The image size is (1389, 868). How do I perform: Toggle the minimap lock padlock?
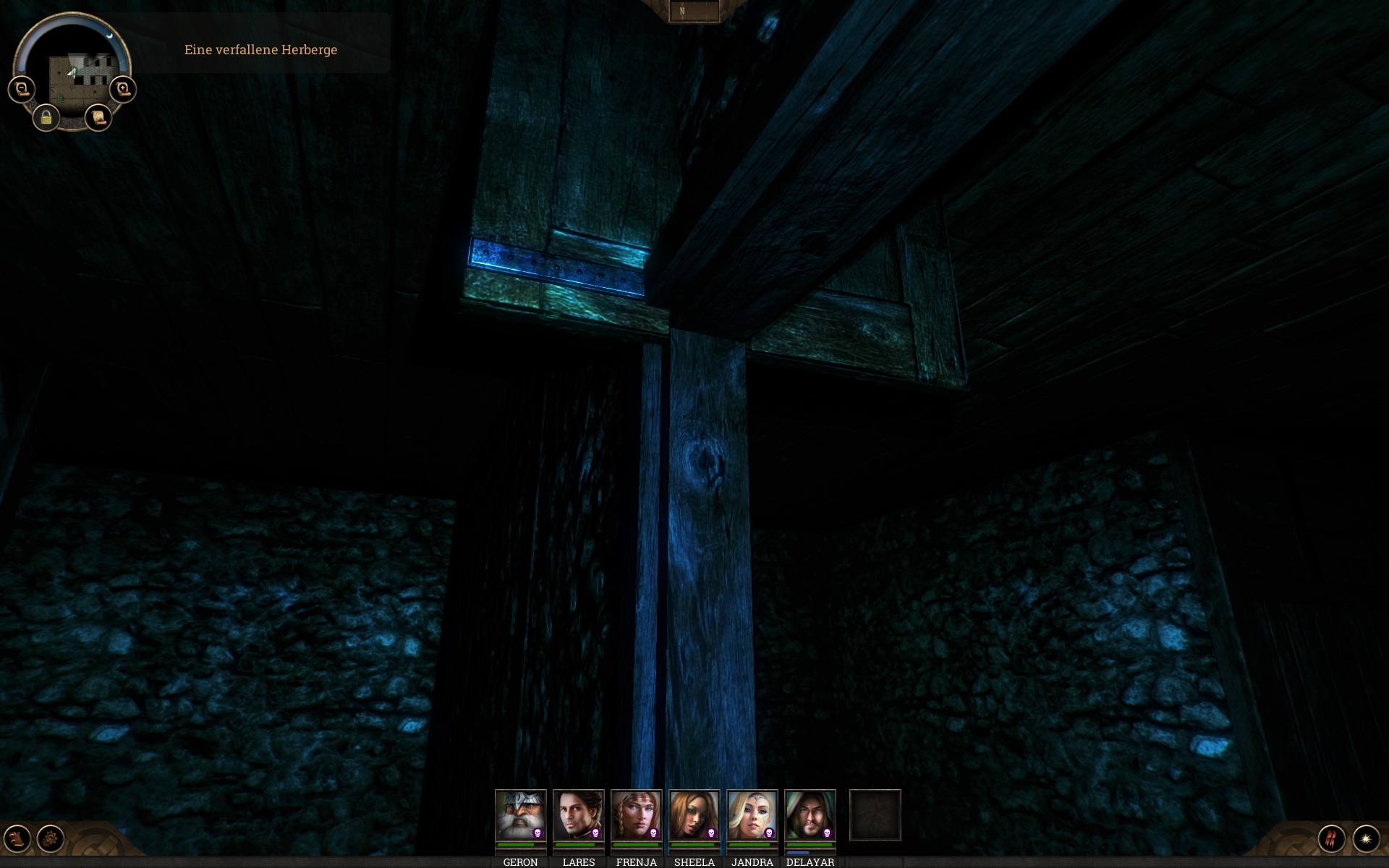pos(46,118)
